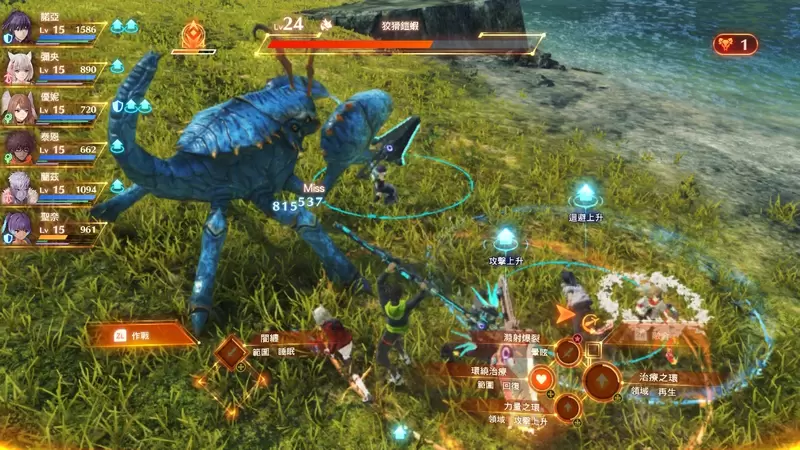Click the chain attack gauge icon

click(x=735, y=44)
